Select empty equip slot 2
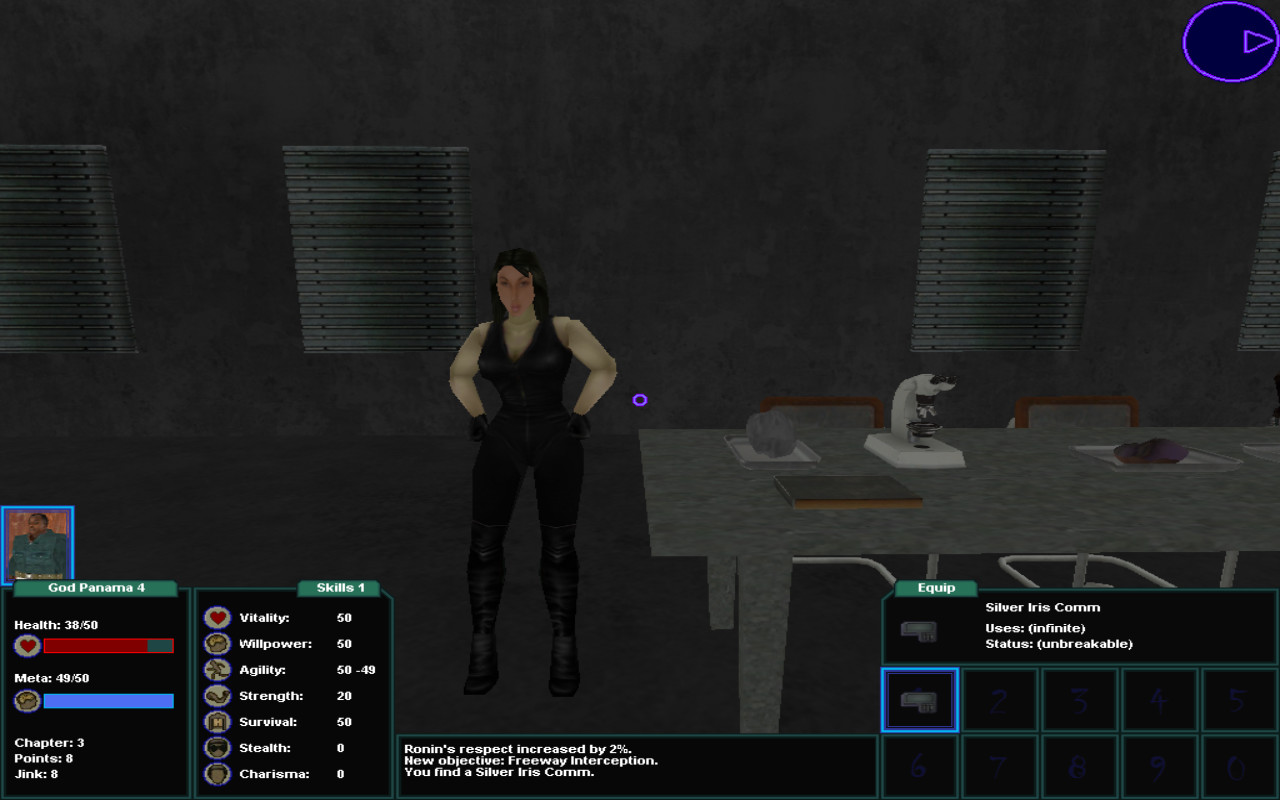This screenshot has width=1280, height=800. click(999, 699)
